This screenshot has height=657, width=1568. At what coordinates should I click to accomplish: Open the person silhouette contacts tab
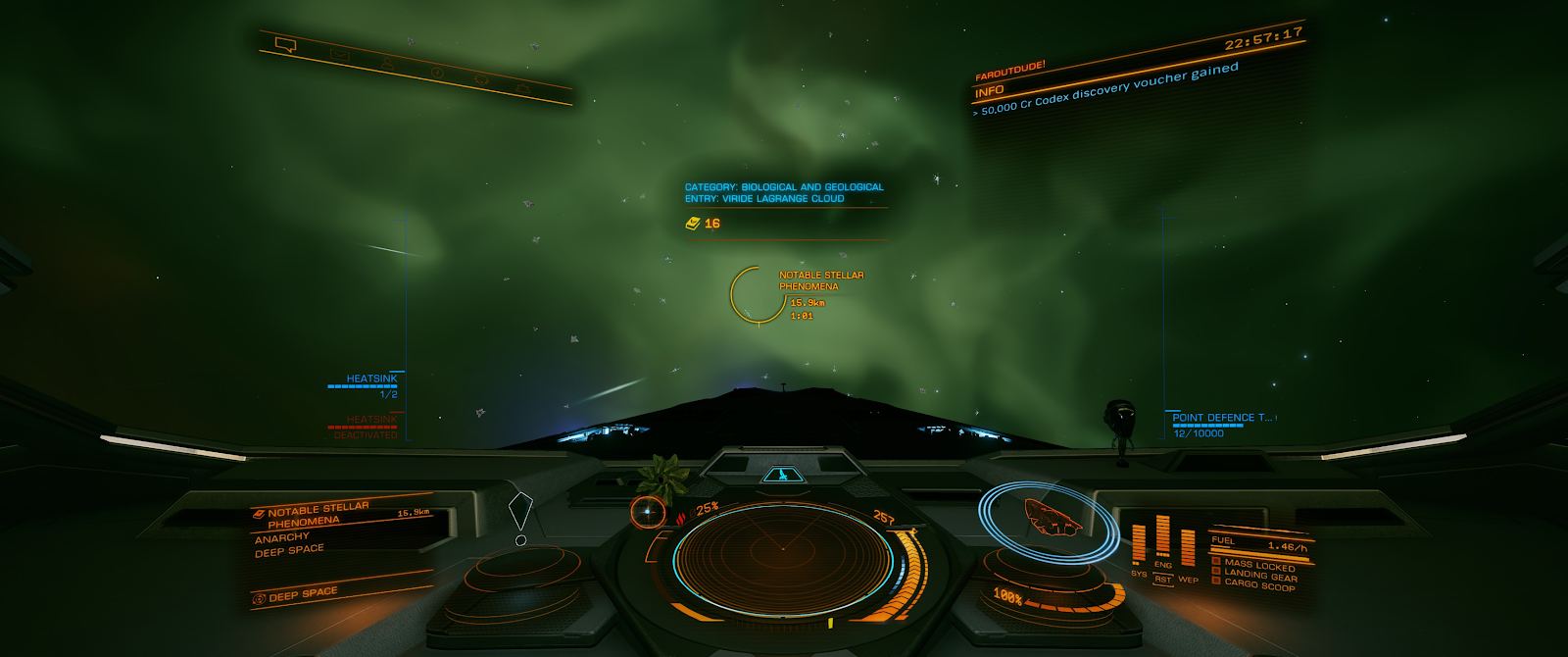click(387, 64)
